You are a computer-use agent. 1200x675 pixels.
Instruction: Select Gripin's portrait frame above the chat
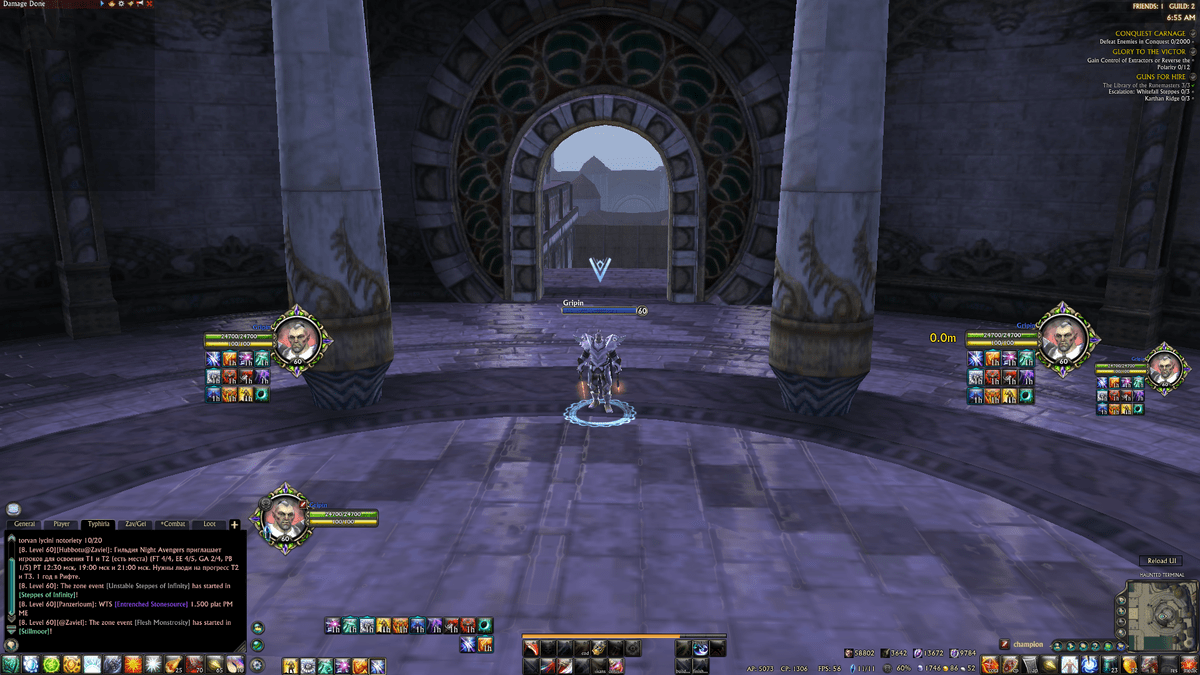(285, 516)
